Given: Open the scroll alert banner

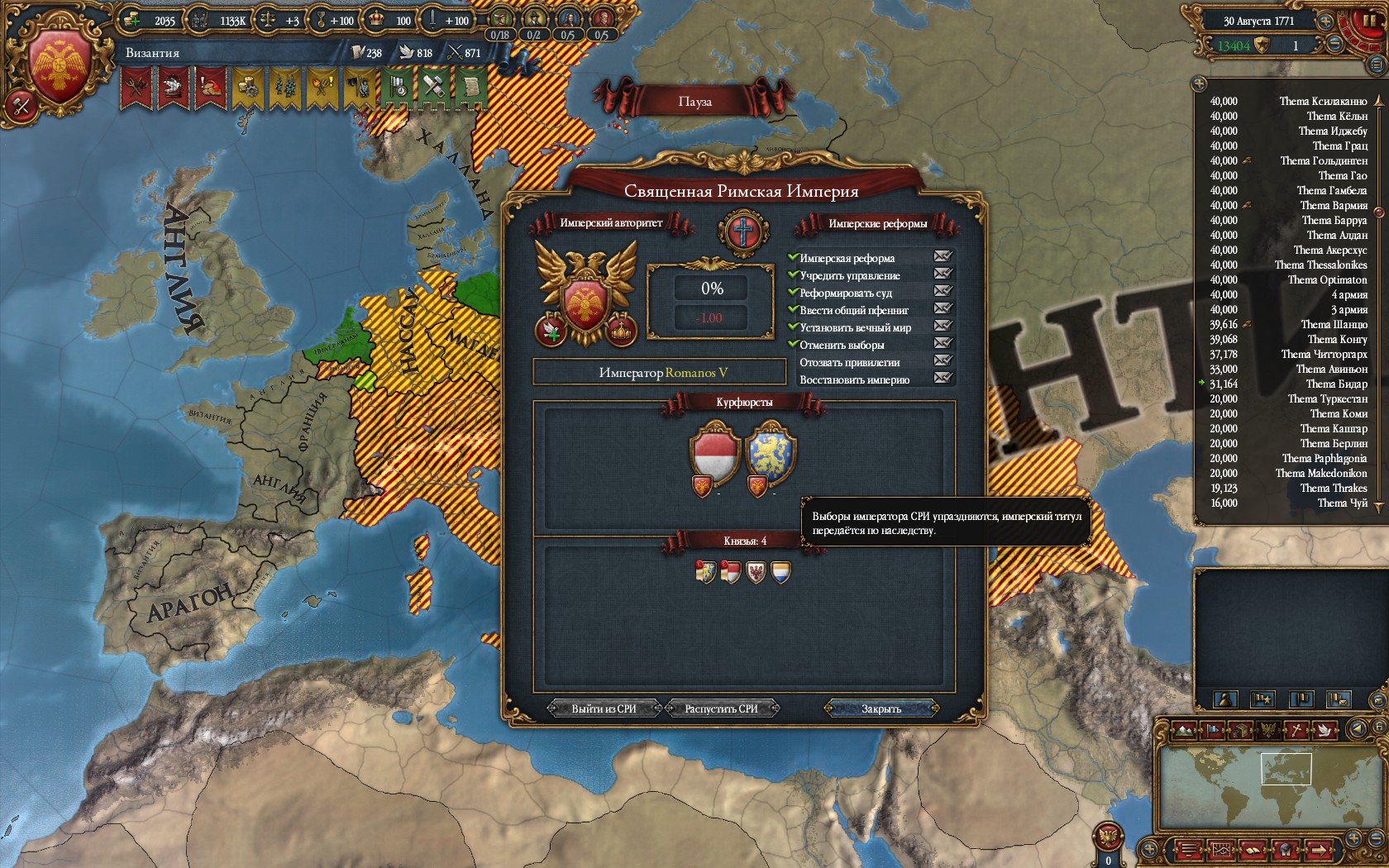Looking at the screenshot, I should click(470, 87).
